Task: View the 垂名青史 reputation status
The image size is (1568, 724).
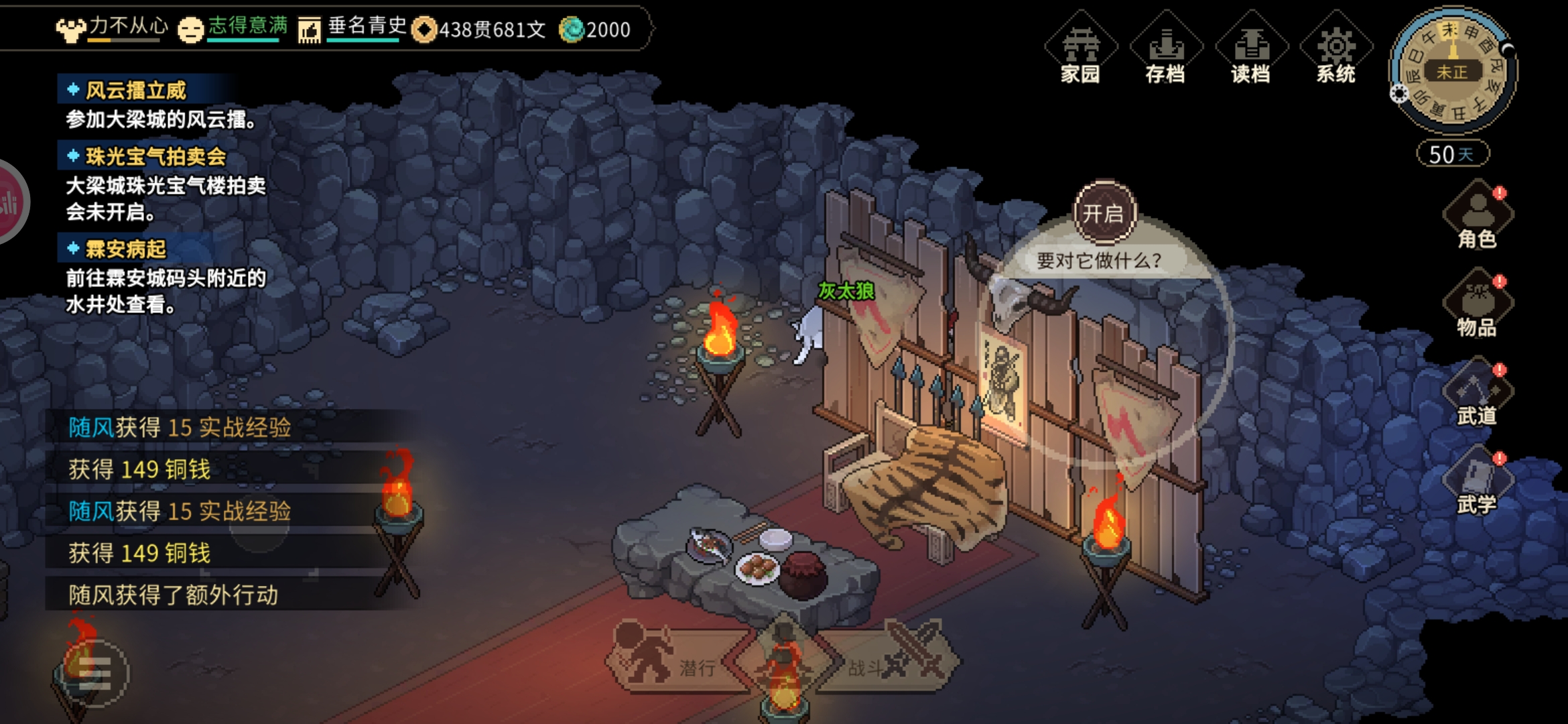Action: [353, 28]
